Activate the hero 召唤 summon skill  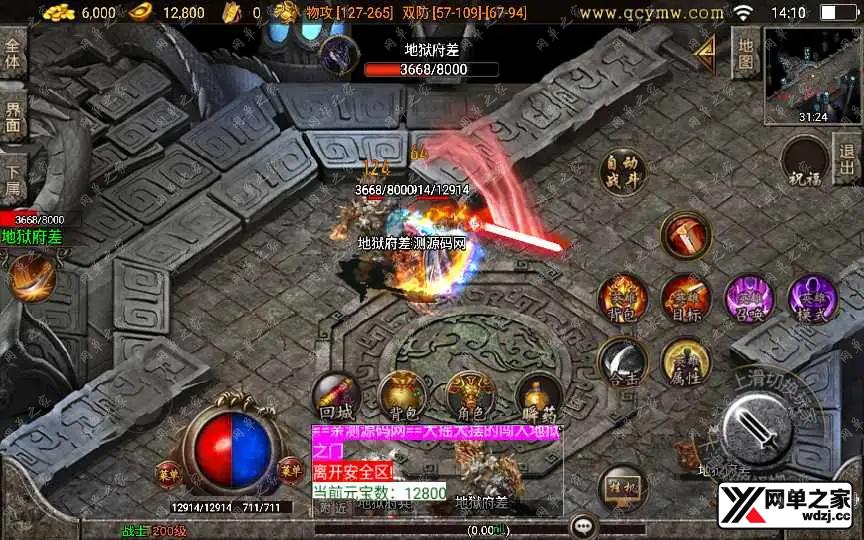748,300
